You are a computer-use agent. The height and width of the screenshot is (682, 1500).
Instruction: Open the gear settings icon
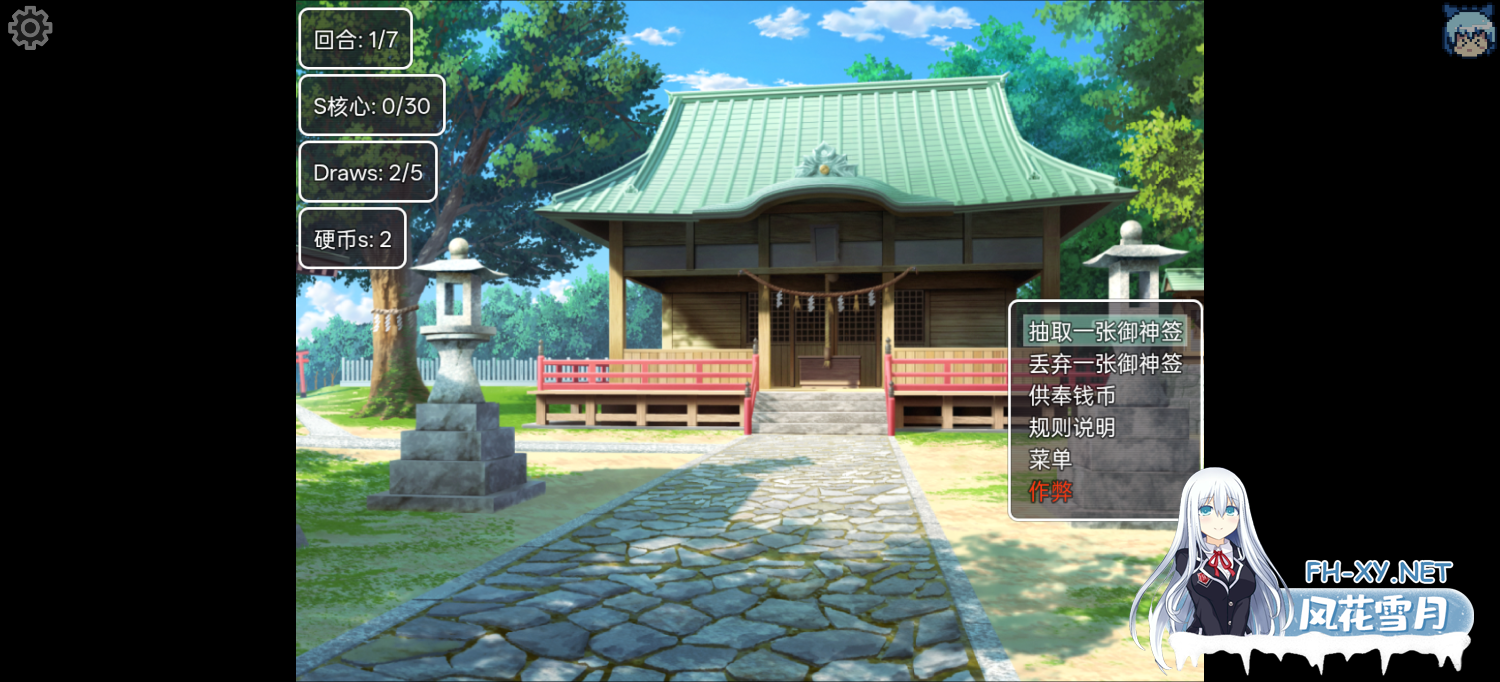point(30,28)
